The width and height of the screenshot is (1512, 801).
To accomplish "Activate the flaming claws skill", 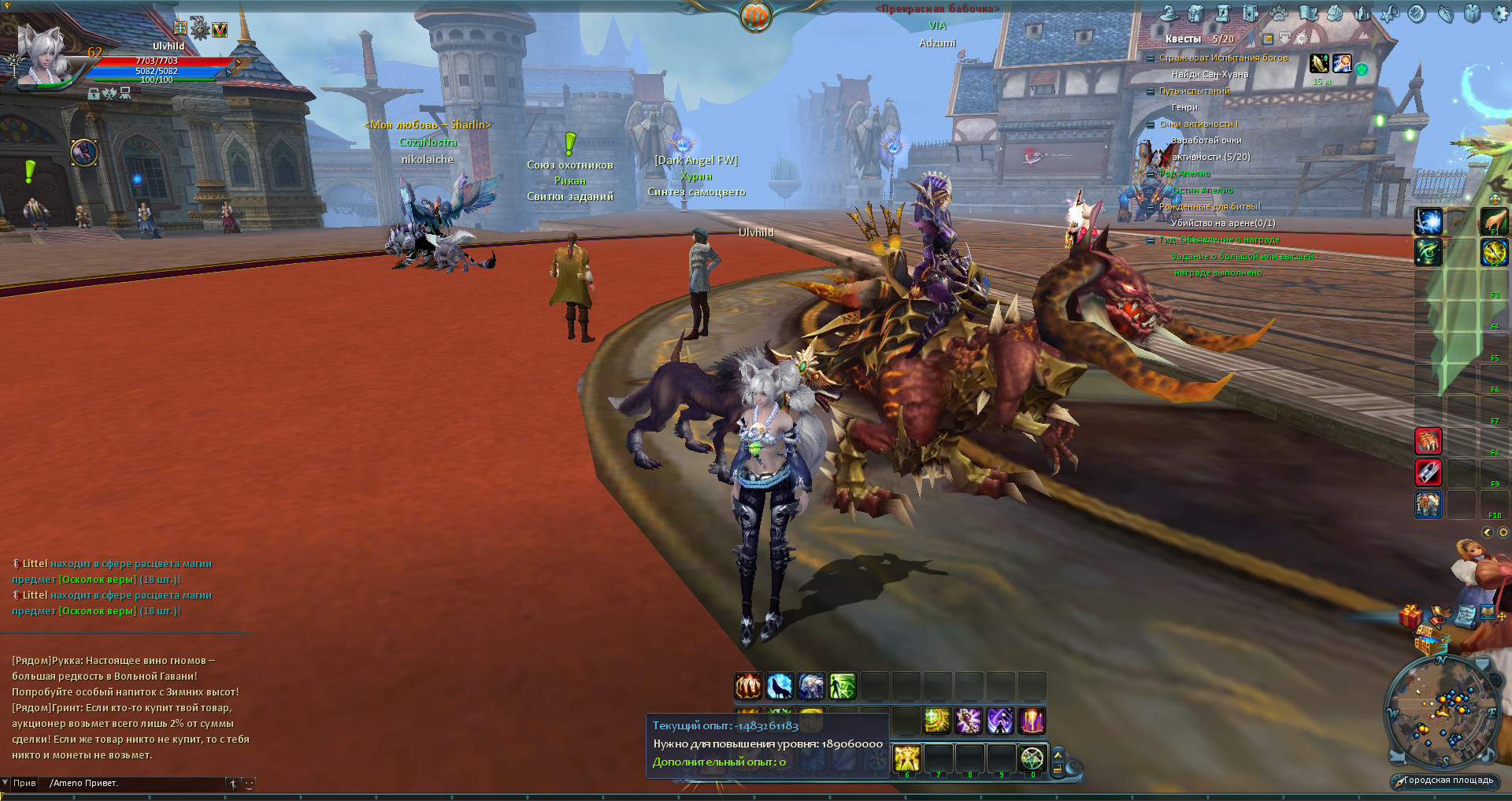I will [x=748, y=686].
